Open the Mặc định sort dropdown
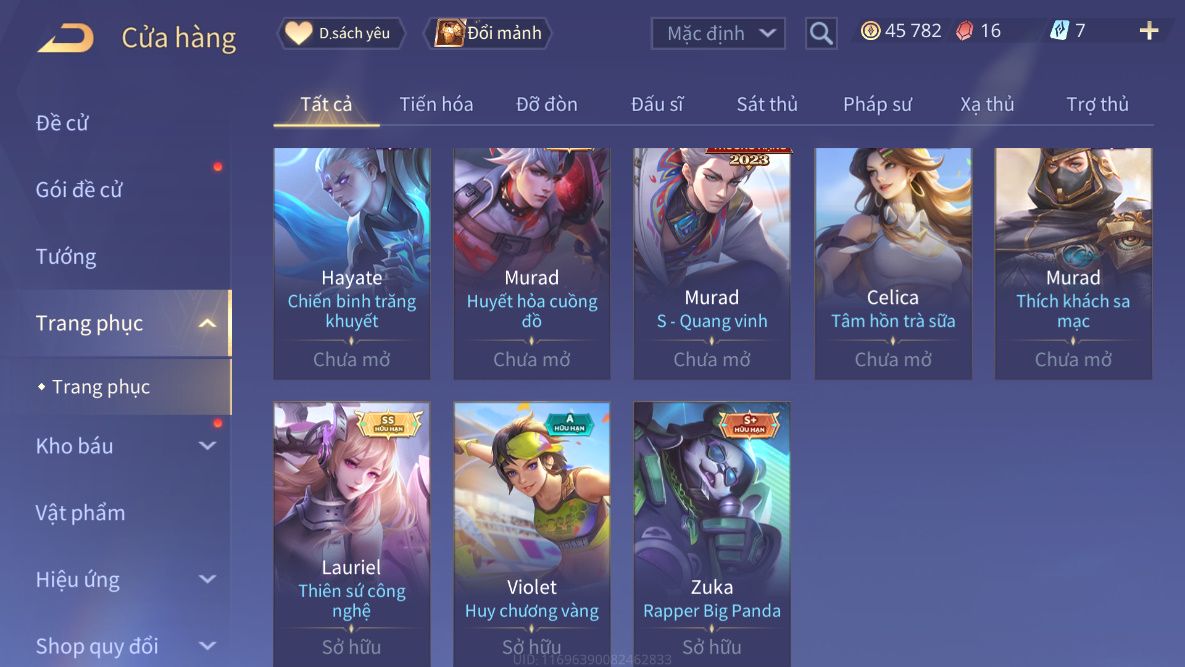Viewport: 1185px width, 667px height. click(717, 33)
